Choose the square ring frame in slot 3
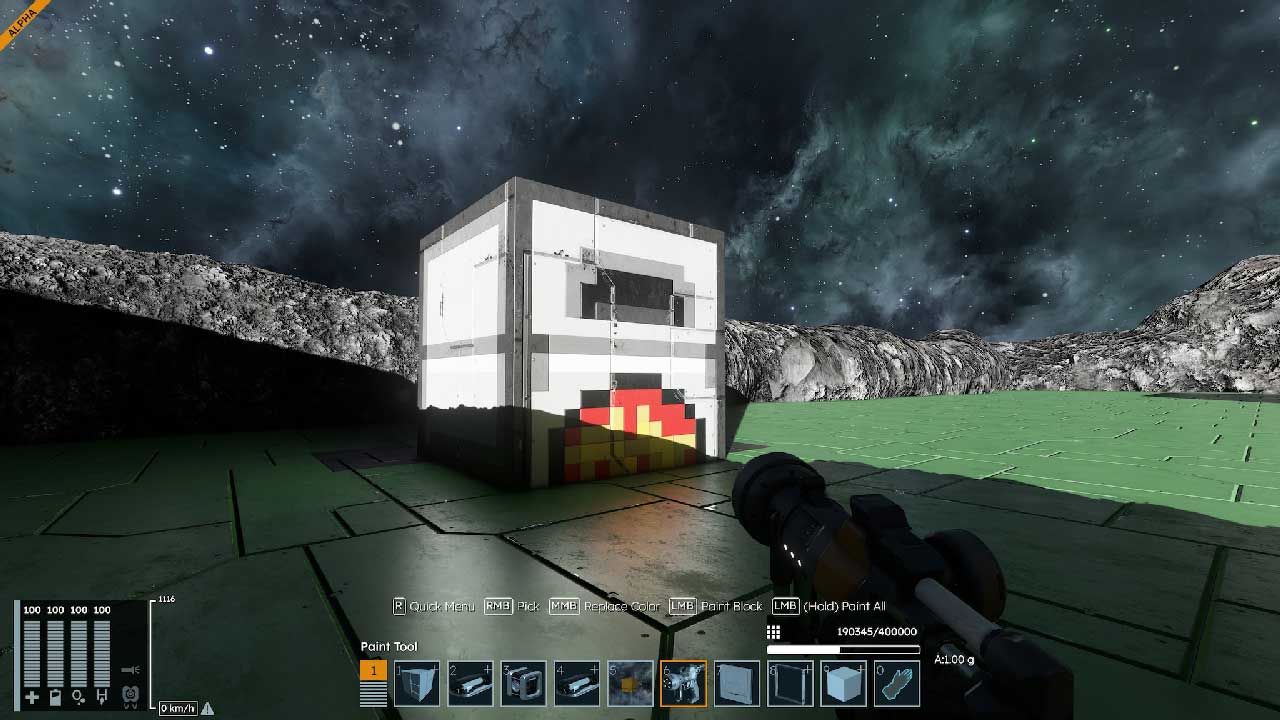This screenshot has width=1280, height=720. 523,684
